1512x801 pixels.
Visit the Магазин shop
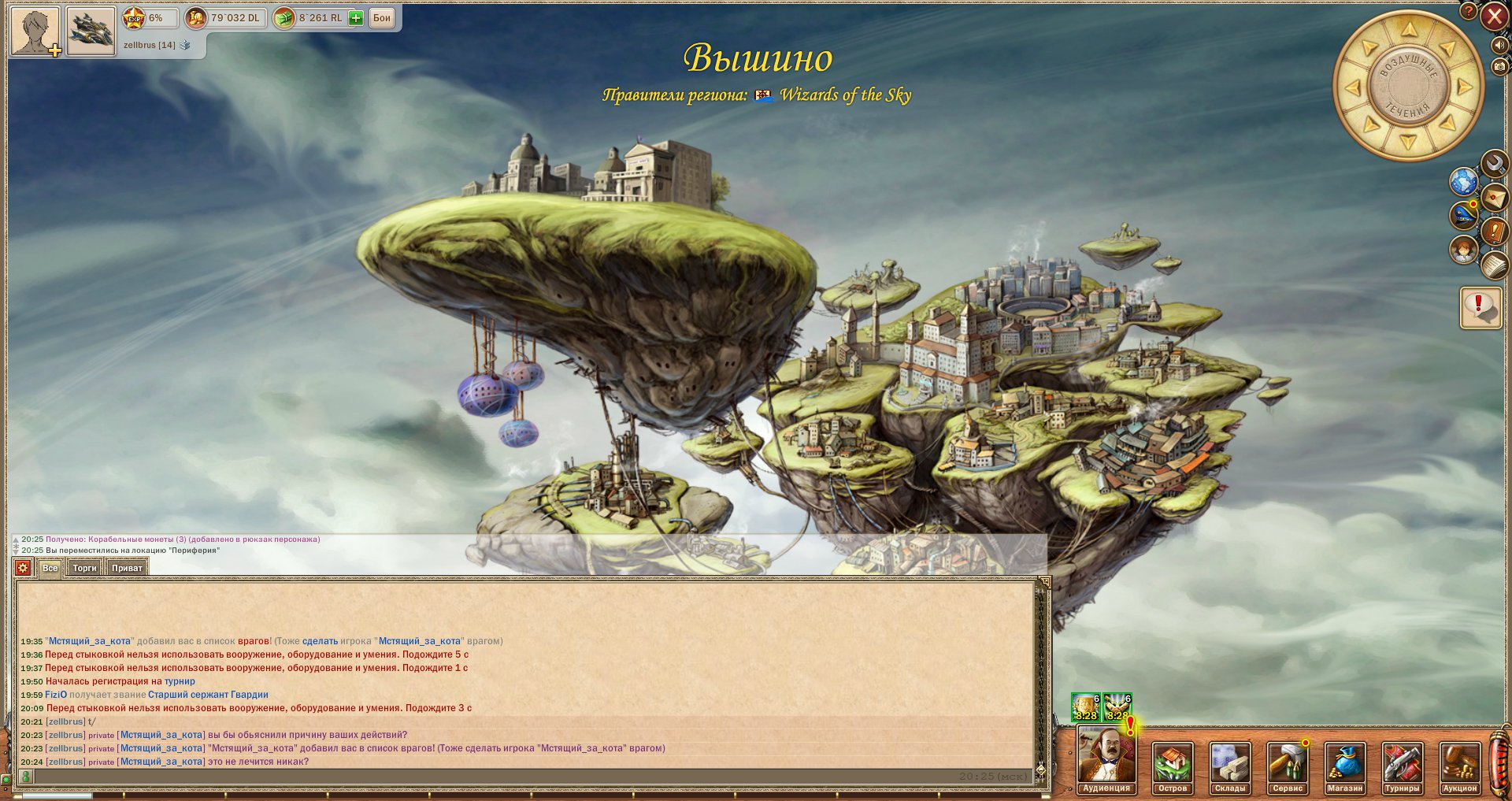[1345, 767]
